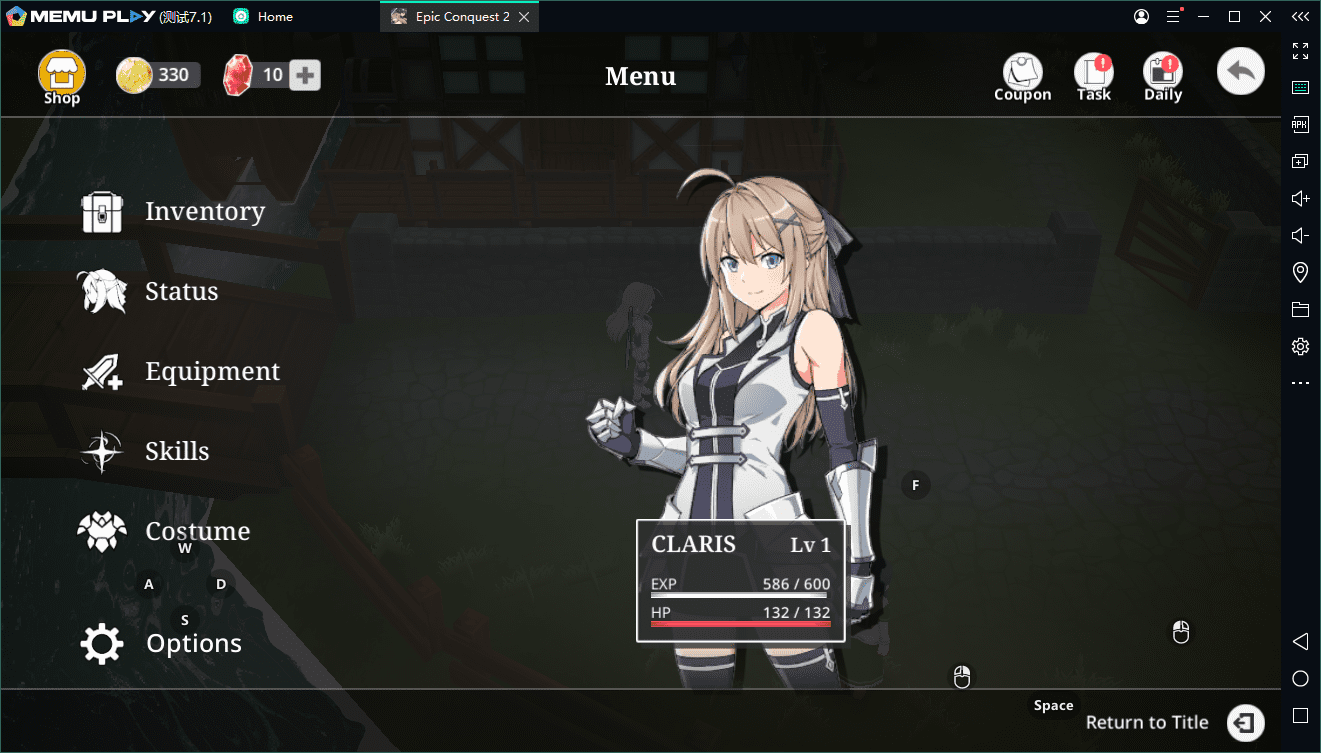Return to Title screen
Viewport: 1321px width, 753px height.
point(1175,722)
